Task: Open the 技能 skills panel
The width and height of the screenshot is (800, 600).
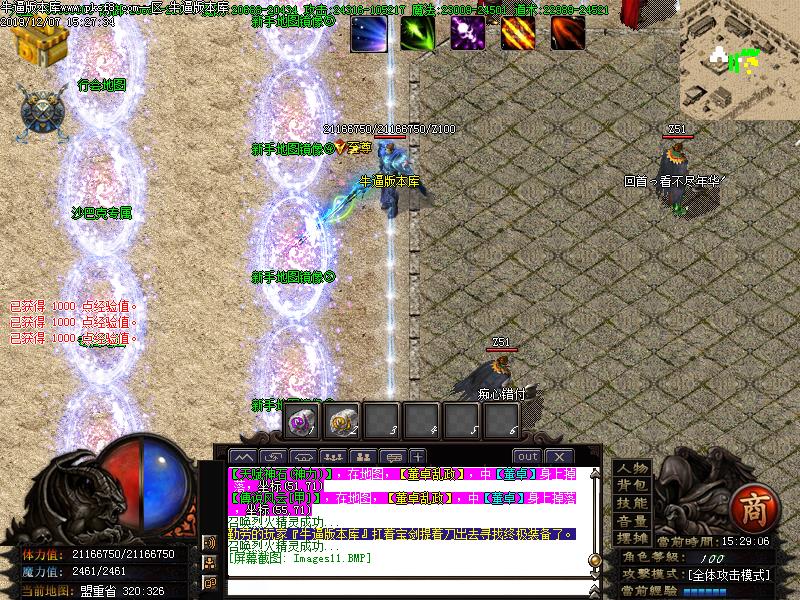Action: pos(631,503)
